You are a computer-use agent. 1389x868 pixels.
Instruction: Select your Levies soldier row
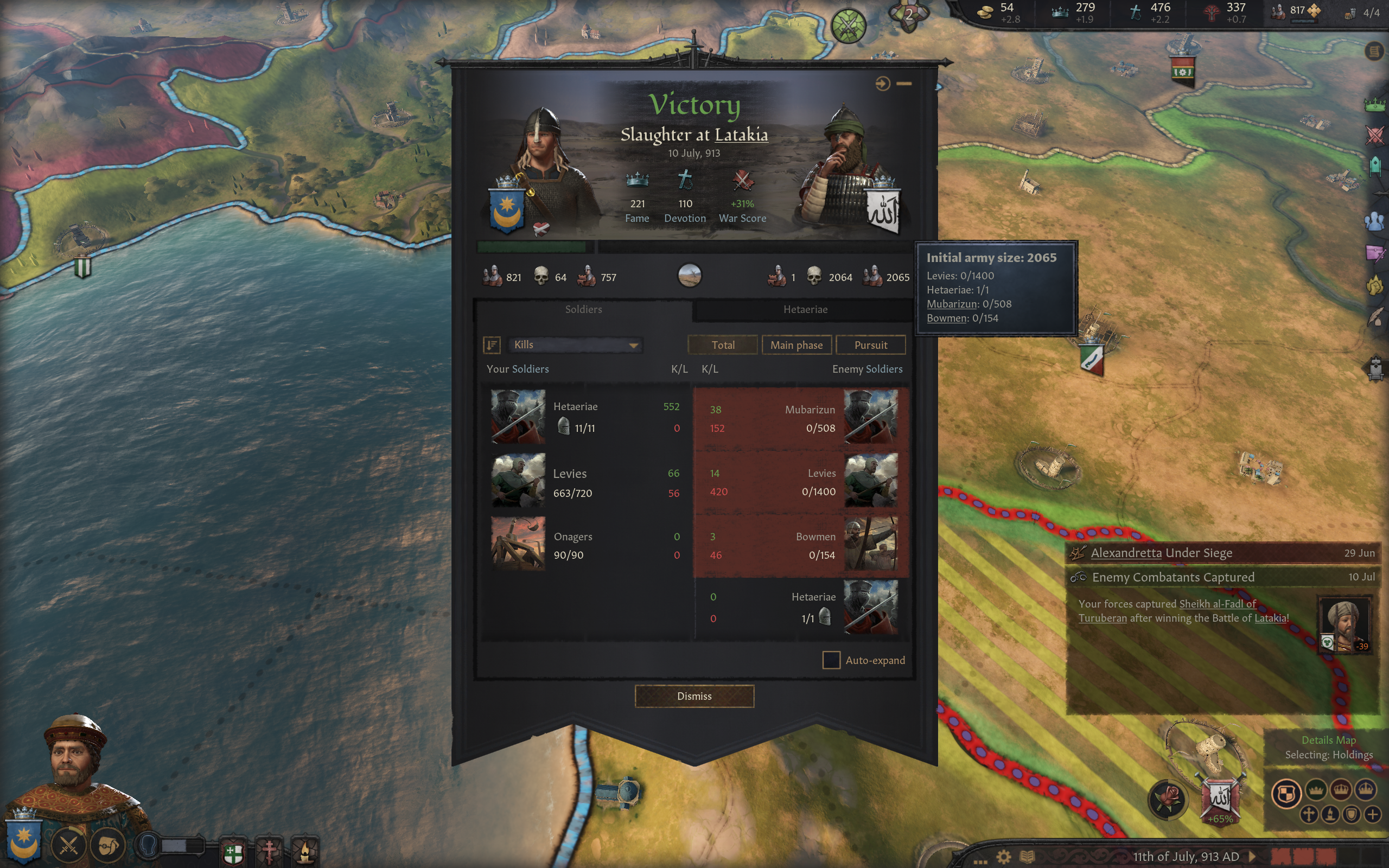tap(585, 482)
